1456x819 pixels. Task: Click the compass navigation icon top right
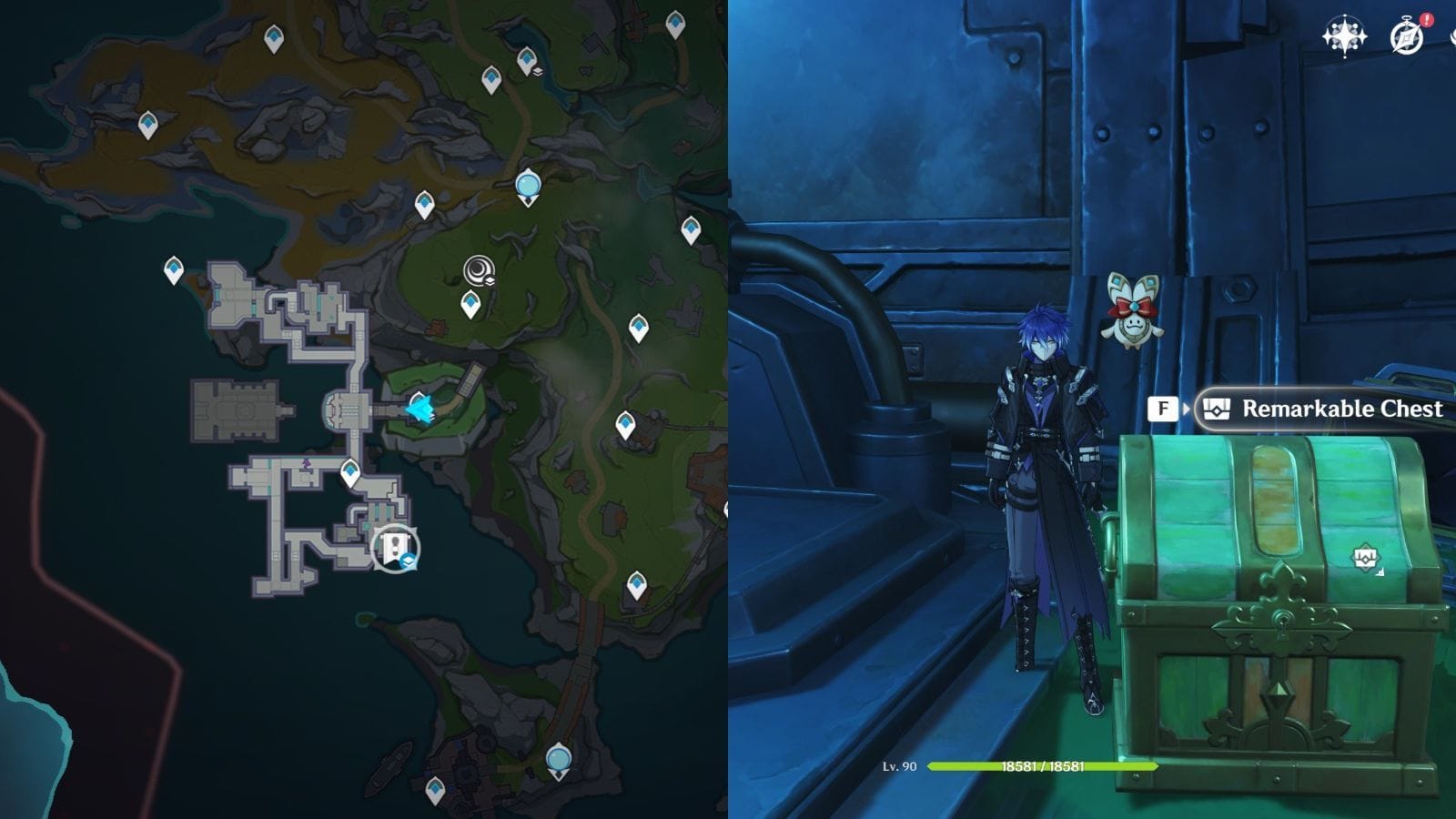pyautogui.click(x=1344, y=36)
